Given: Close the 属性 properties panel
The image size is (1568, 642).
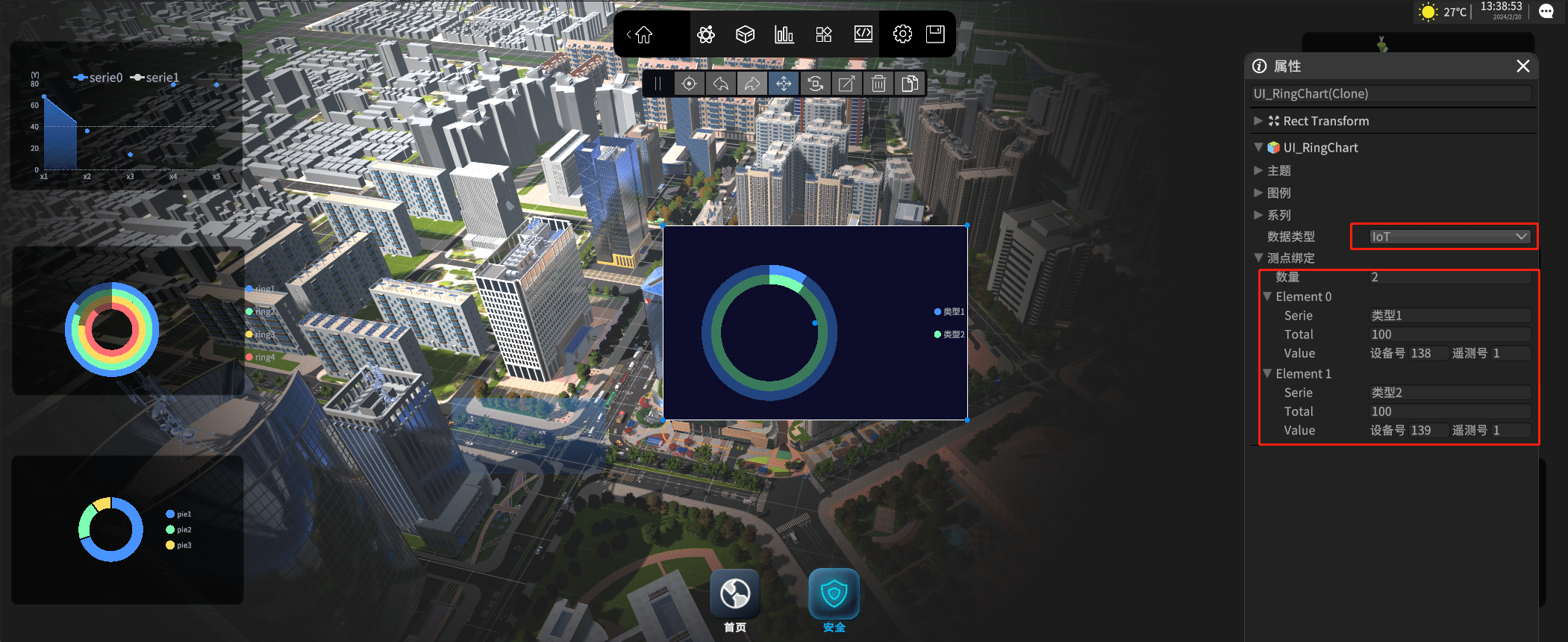Looking at the screenshot, I should click(x=1523, y=66).
